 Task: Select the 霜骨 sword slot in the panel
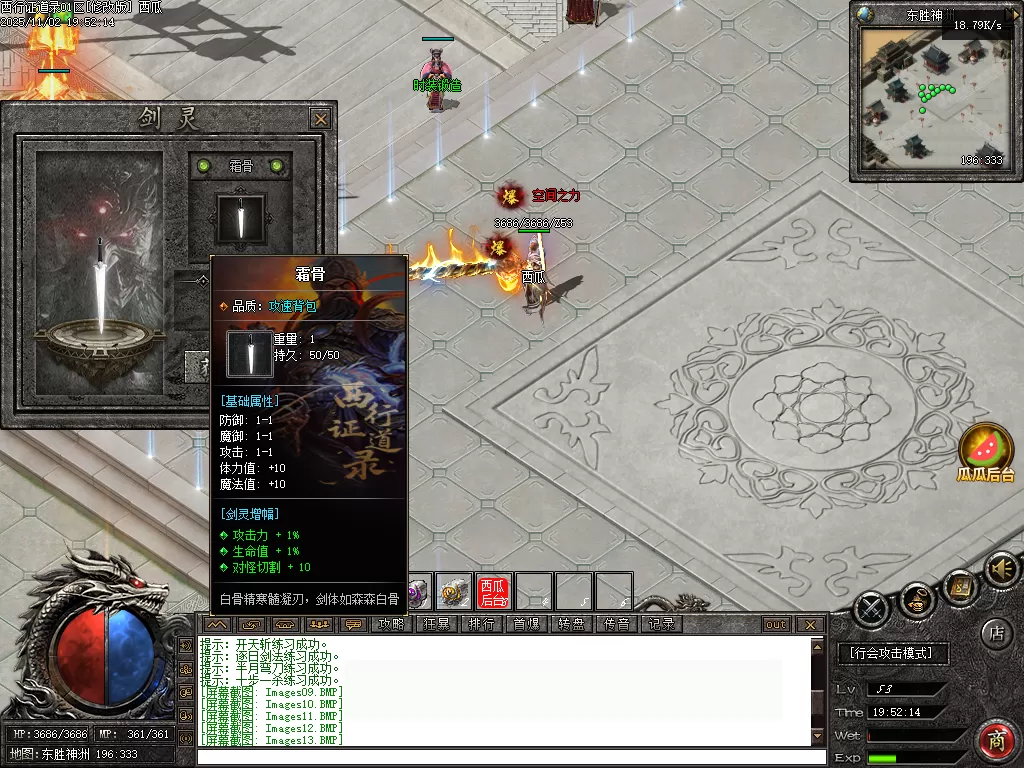point(240,218)
